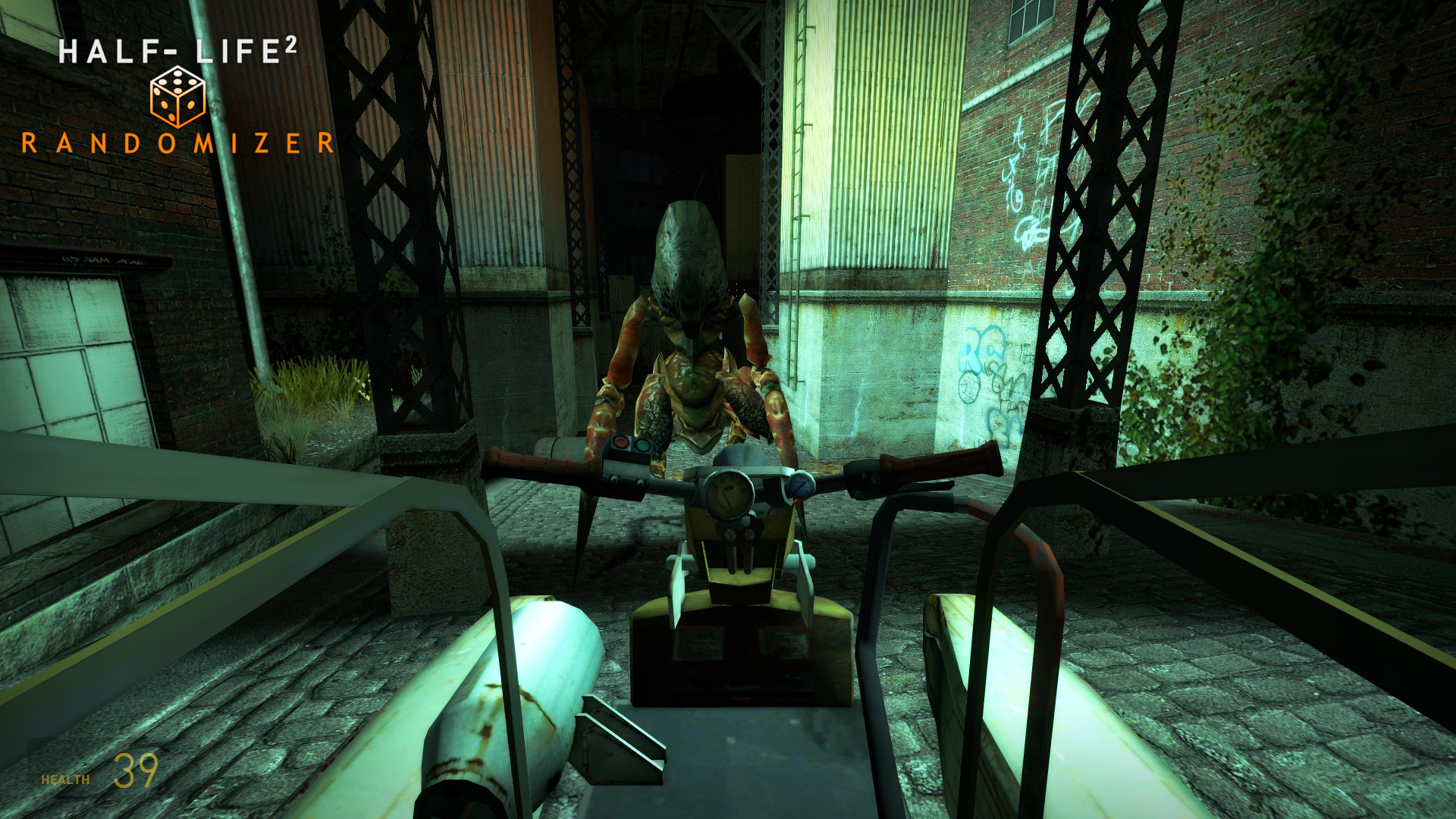This screenshot has height=819, width=1456.
Task: Click the HEALTH label in the HUD
Action: 66,777
